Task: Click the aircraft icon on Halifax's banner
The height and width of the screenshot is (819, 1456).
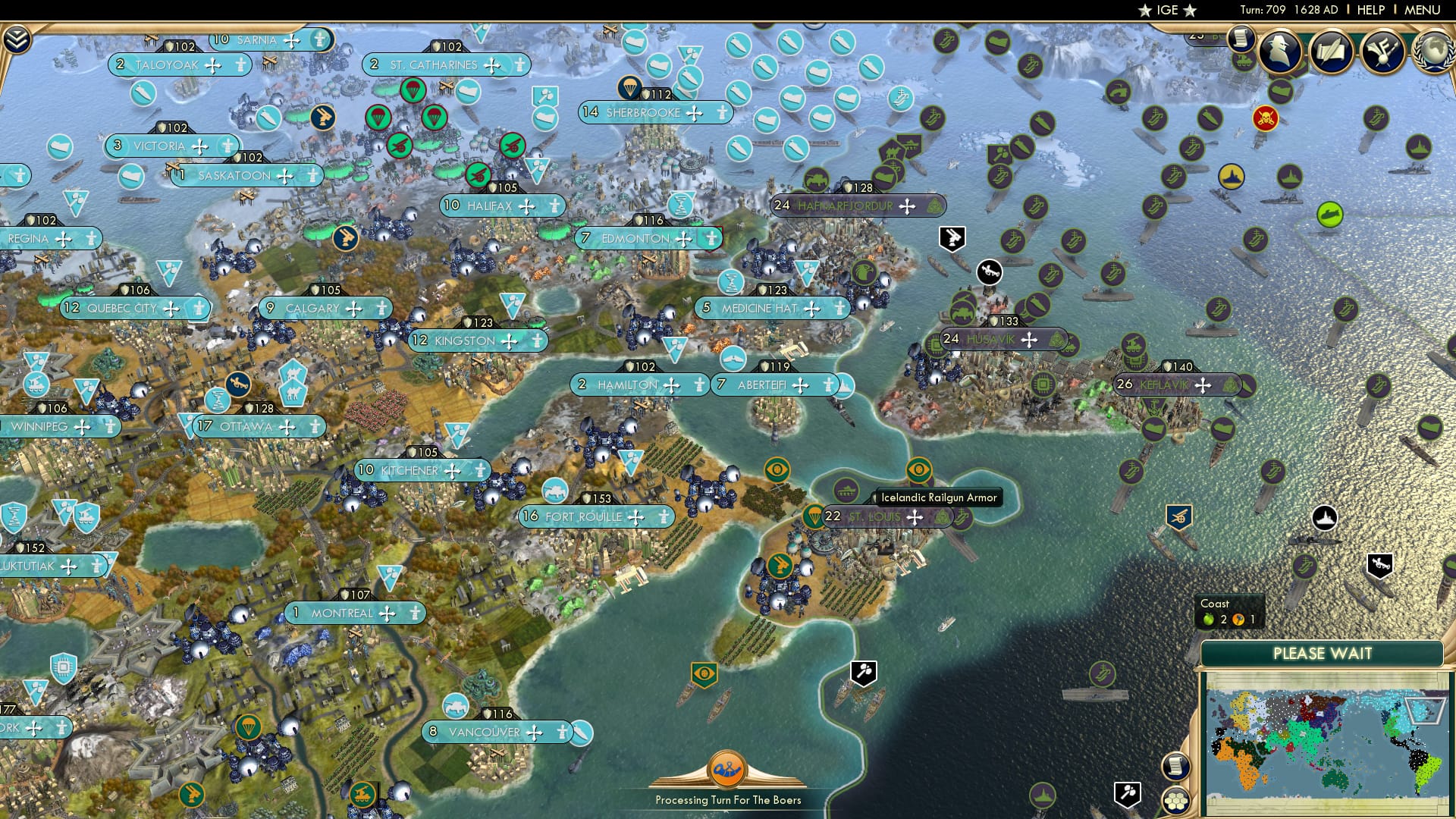Action: point(526,206)
